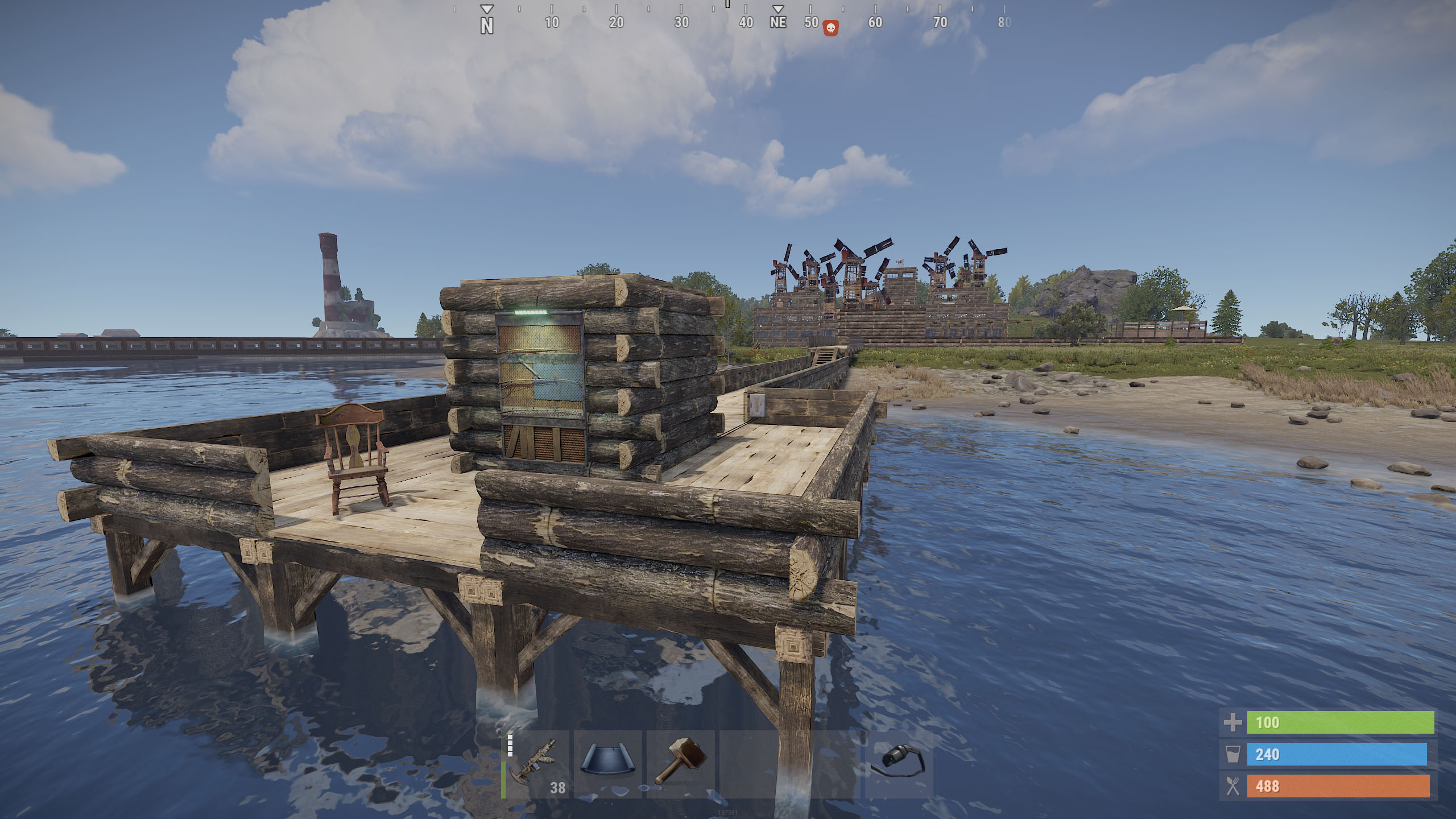Equip the blue building plan

607,764
